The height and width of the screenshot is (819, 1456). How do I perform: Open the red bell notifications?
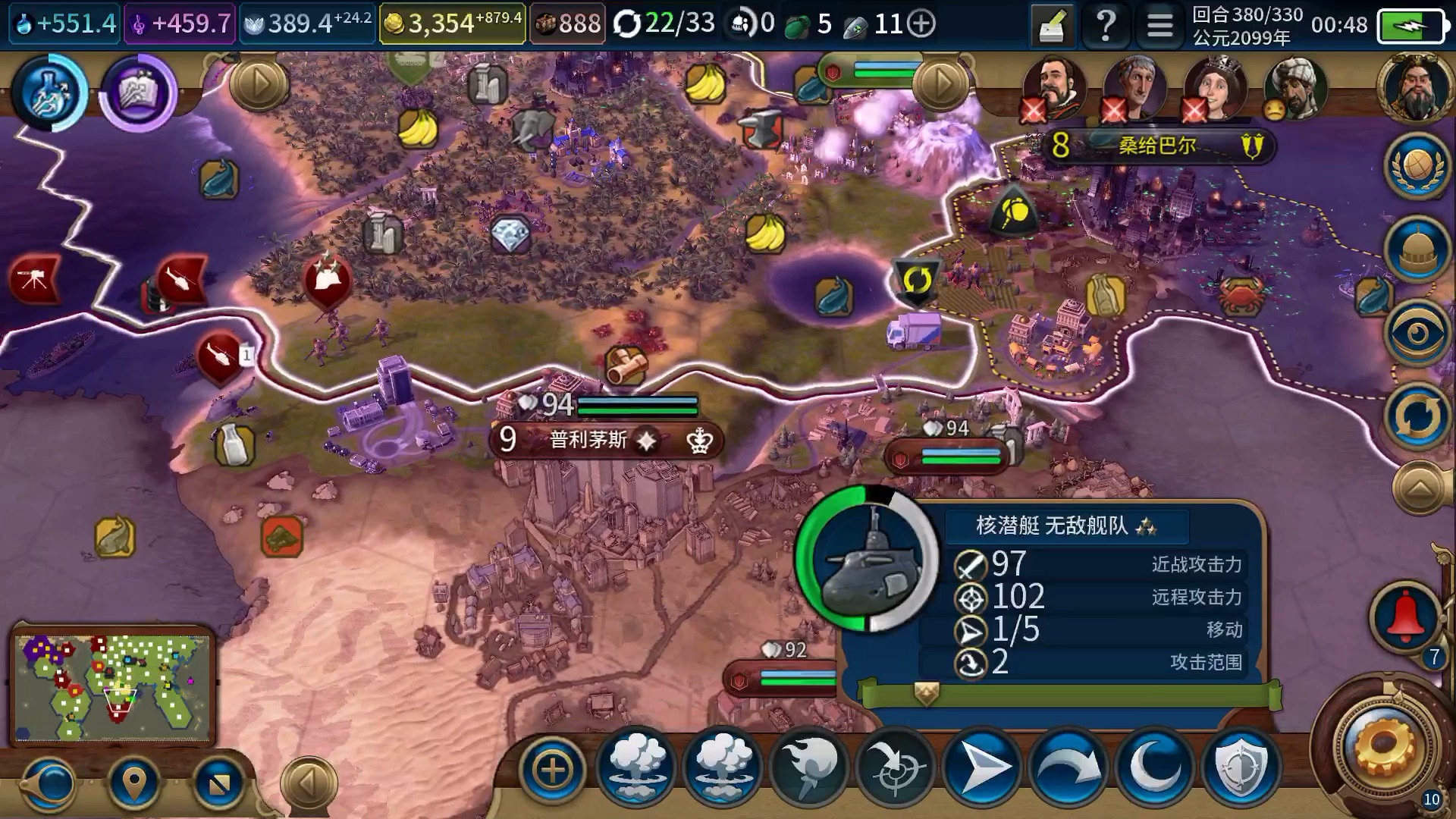point(1405,616)
